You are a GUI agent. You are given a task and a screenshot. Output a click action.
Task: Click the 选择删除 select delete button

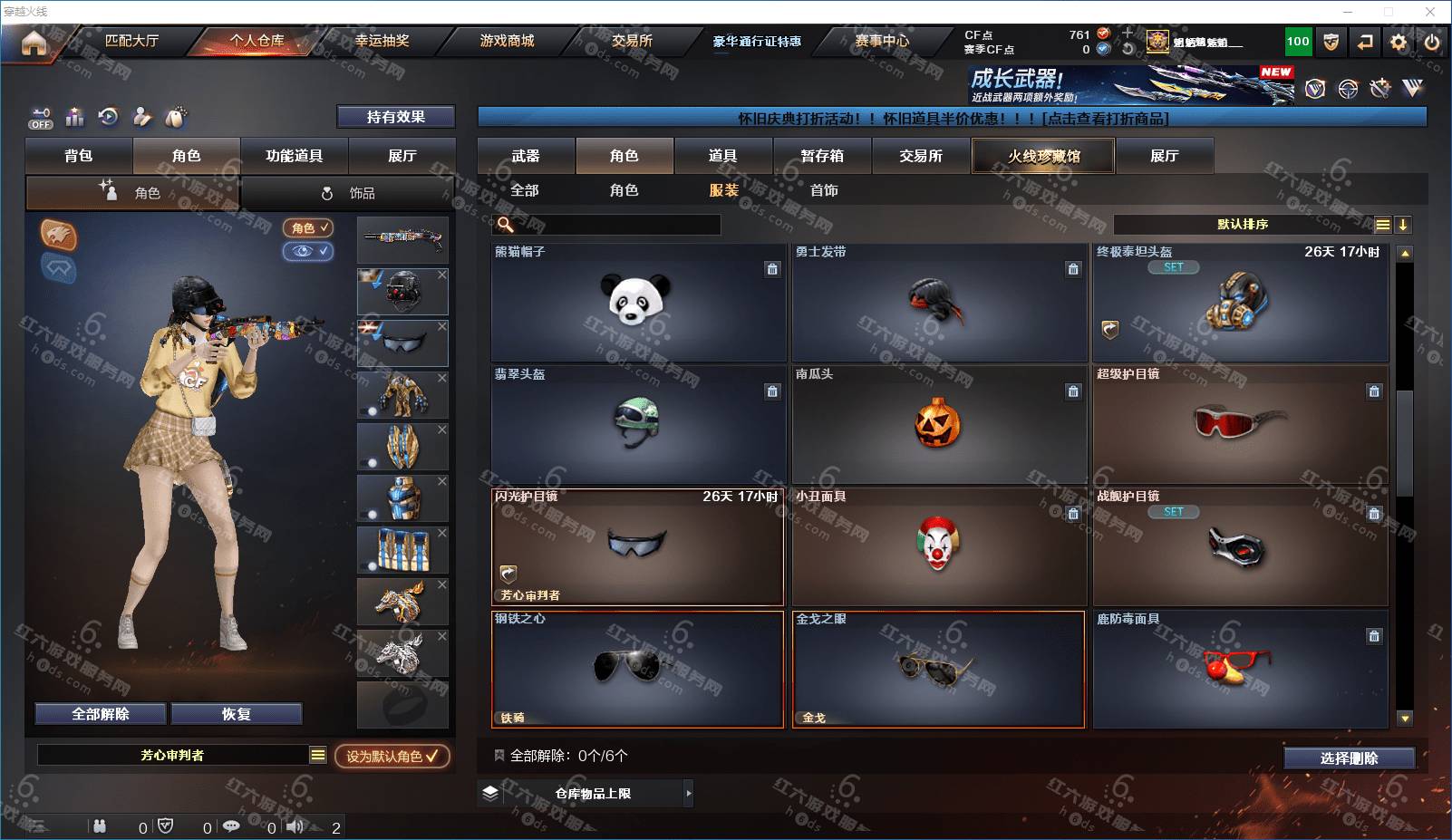pos(1349,758)
